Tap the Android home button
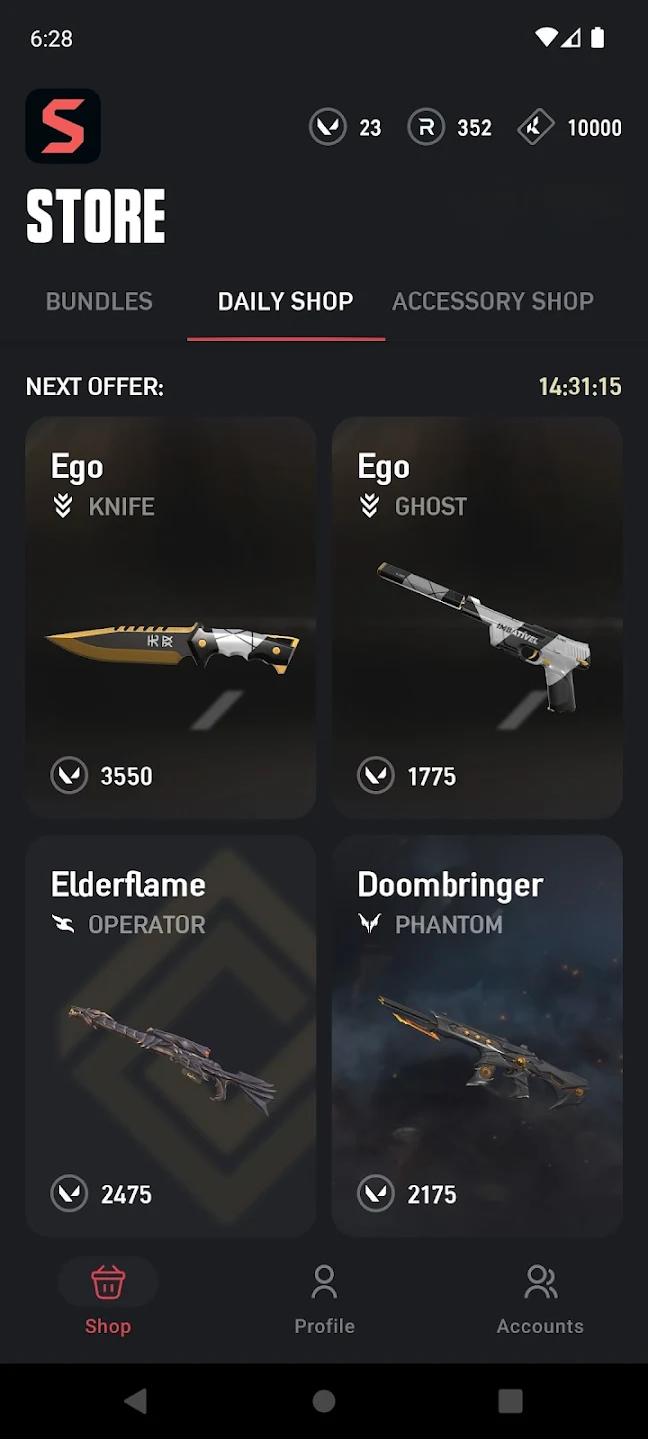This screenshot has height=1440, width=648. [x=324, y=1401]
